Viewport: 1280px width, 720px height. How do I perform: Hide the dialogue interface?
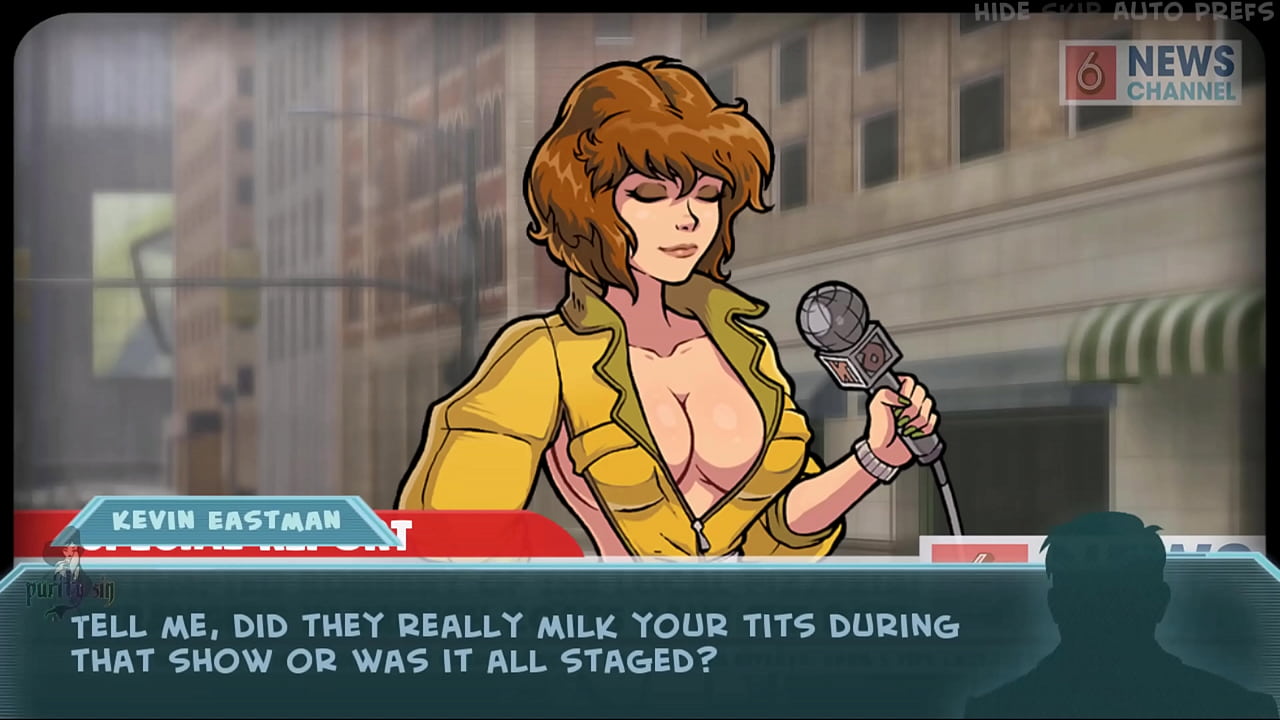tap(1002, 13)
